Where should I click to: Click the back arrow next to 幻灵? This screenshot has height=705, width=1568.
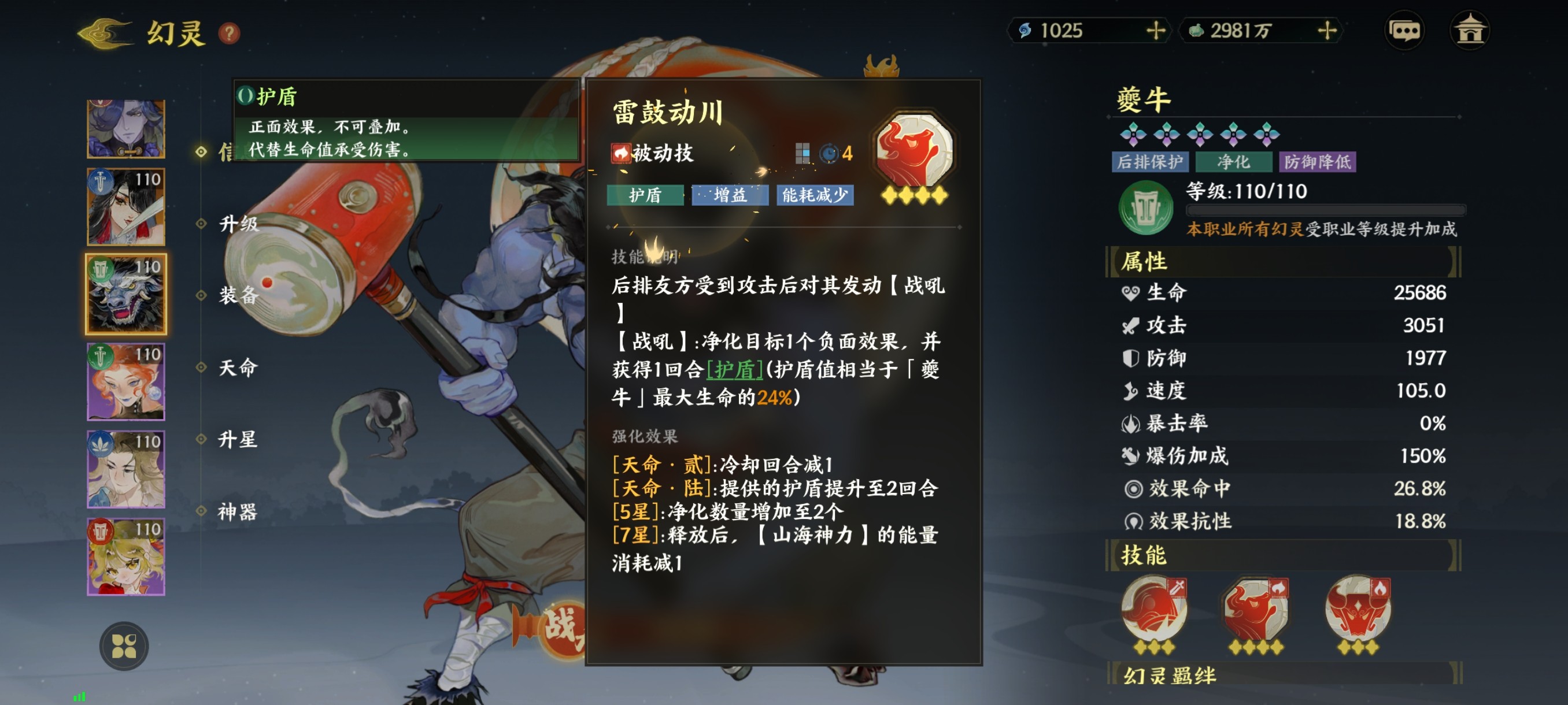pyautogui.click(x=102, y=34)
